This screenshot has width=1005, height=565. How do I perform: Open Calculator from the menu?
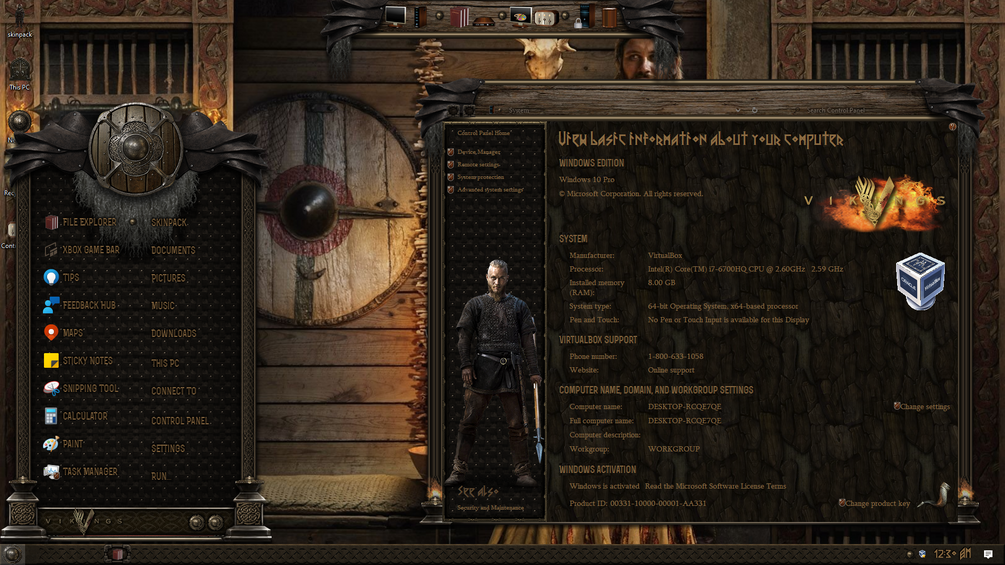coord(84,416)
